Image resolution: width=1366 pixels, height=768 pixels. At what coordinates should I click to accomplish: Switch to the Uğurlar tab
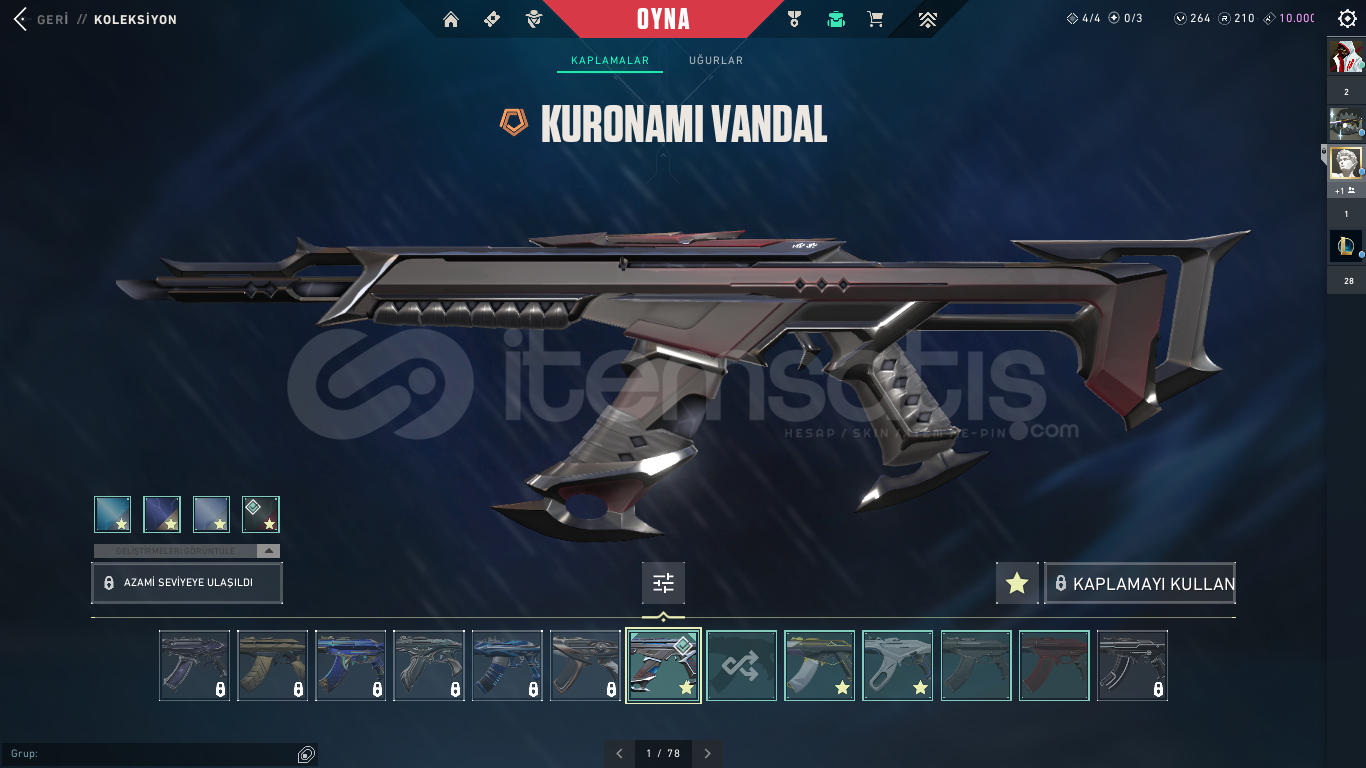point(713,60)
